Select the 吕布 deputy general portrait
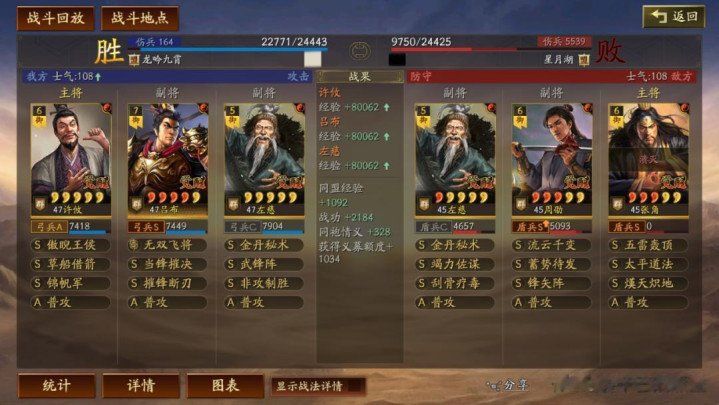 pos(168,160)
